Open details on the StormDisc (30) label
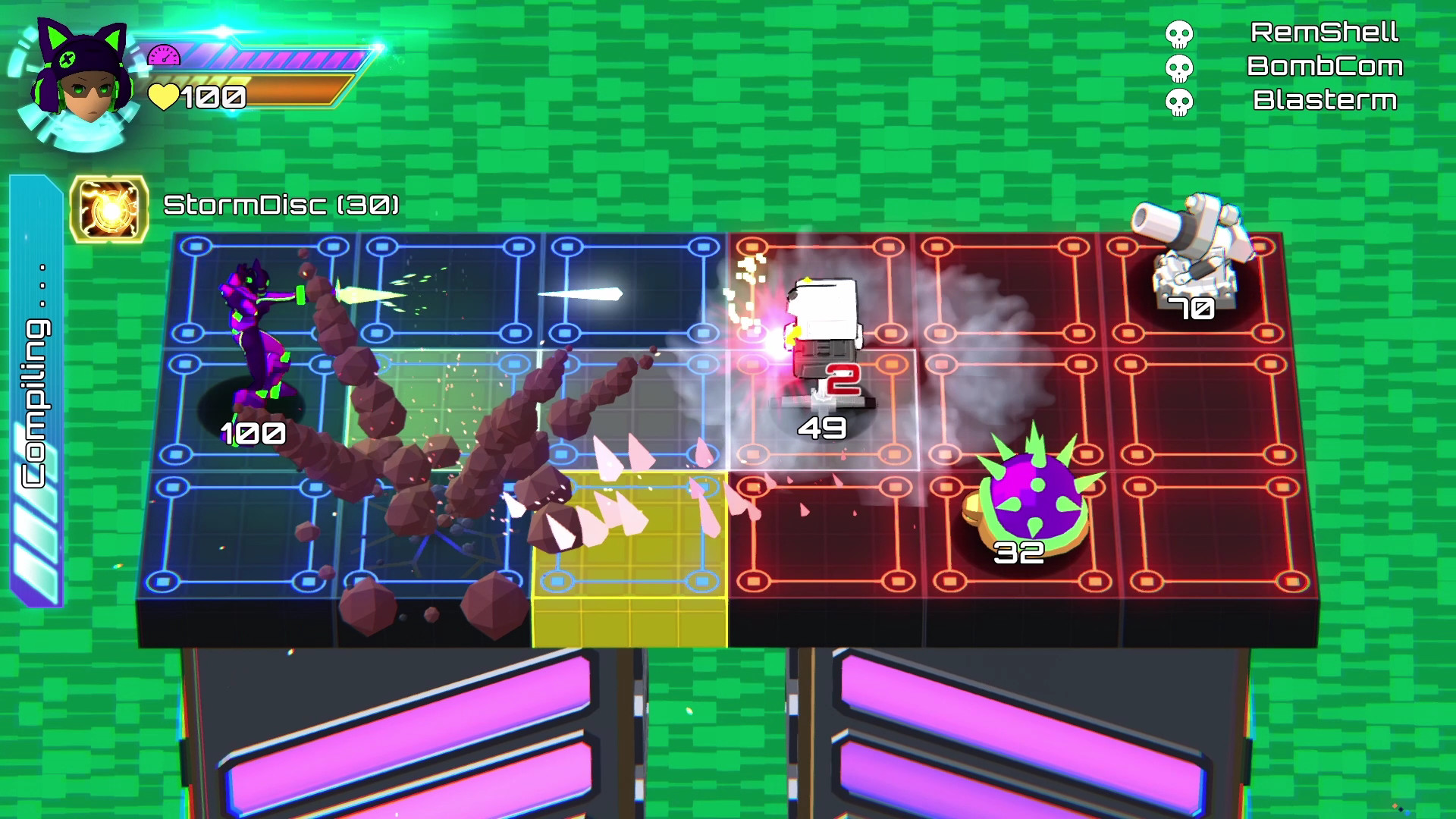Viewport: 1456px width, 819px height. click(x=281, y=203)
